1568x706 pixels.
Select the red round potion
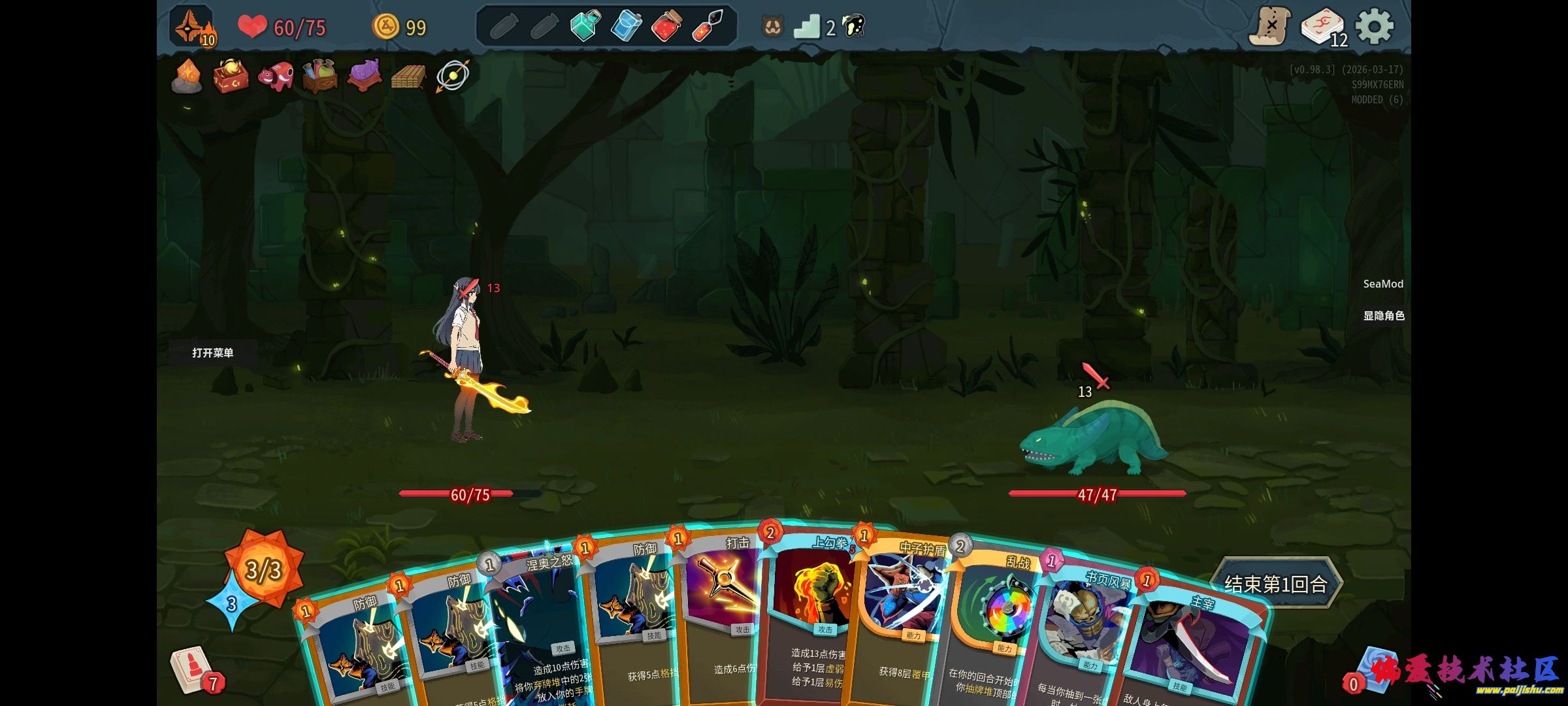[x=666, y=27]
